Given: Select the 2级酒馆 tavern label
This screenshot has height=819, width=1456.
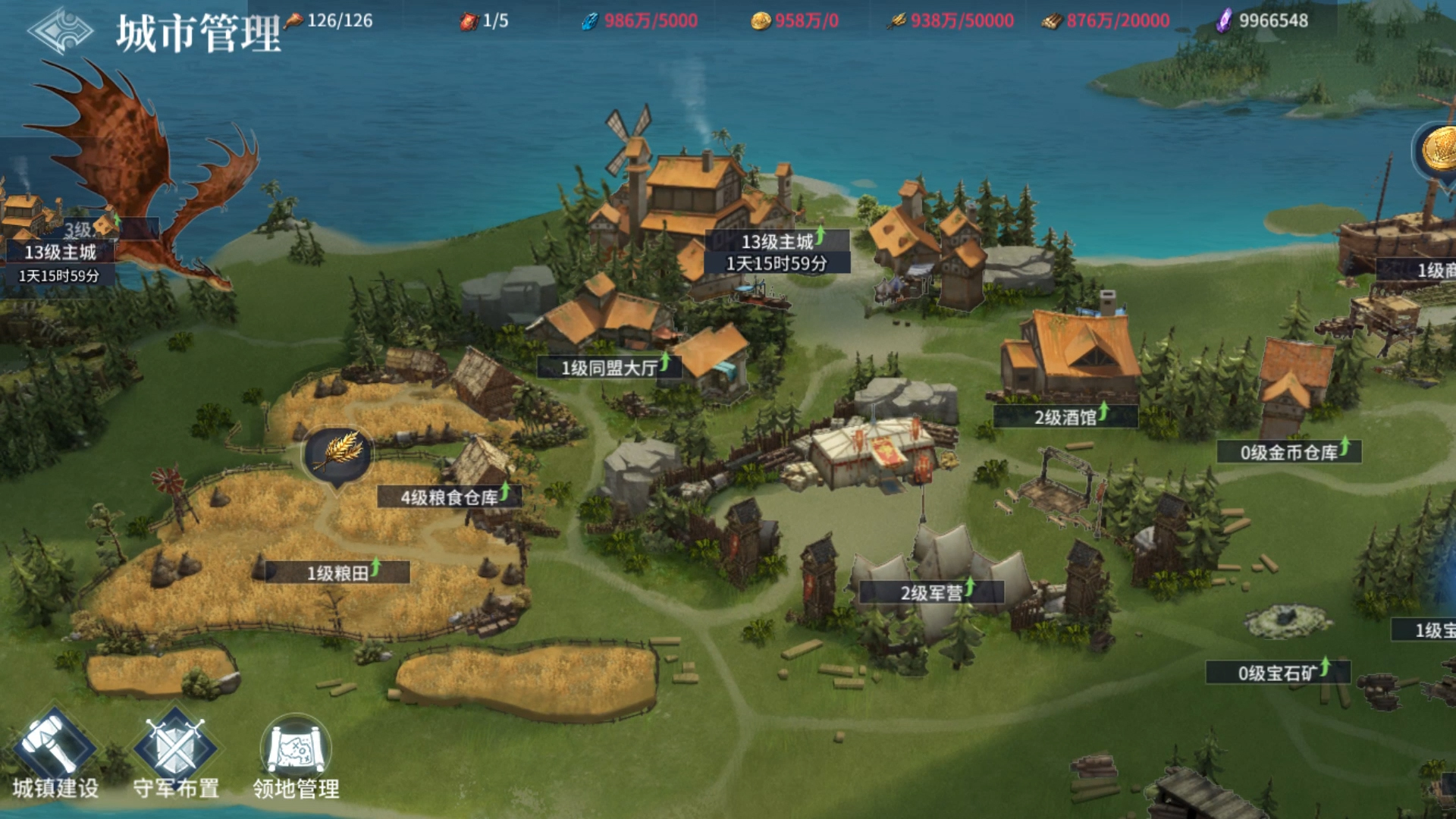Looking at the screenshot, I should [x=1065, y=417].
